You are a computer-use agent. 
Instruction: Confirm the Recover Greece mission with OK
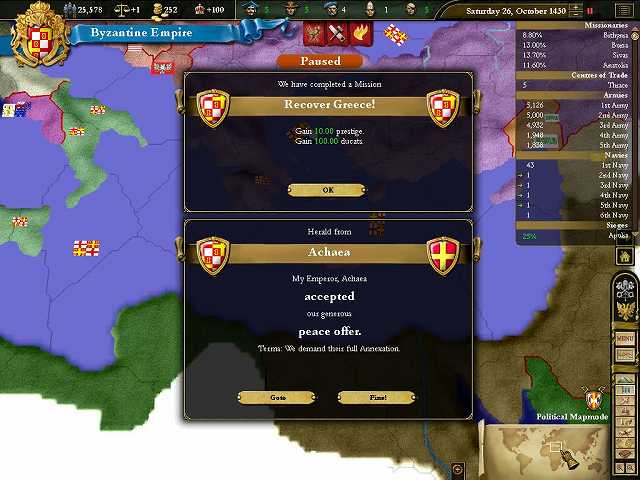[327, 190]
